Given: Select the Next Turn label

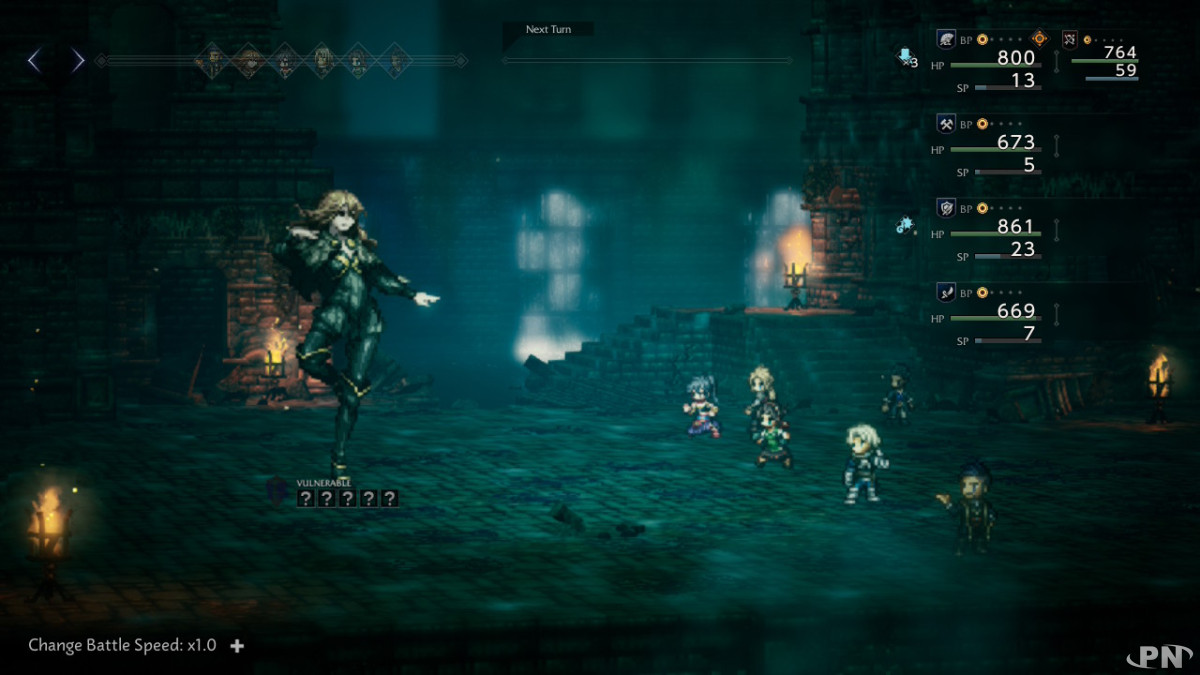Looking at the screenshot, I should 548,30.
